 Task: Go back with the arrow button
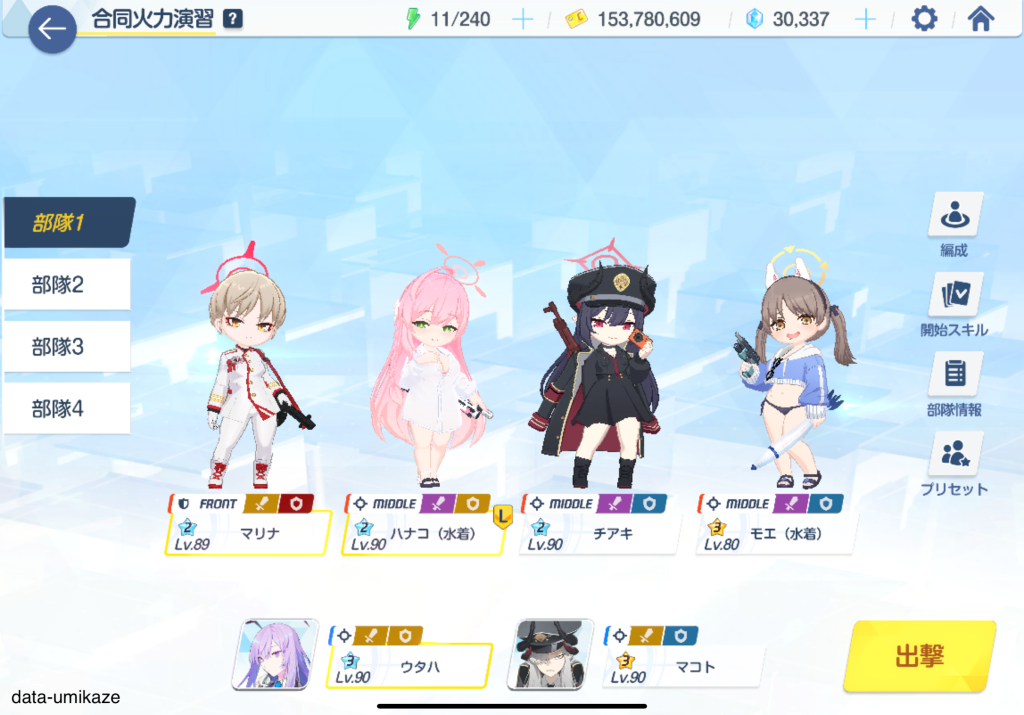(x=52, y=29)
